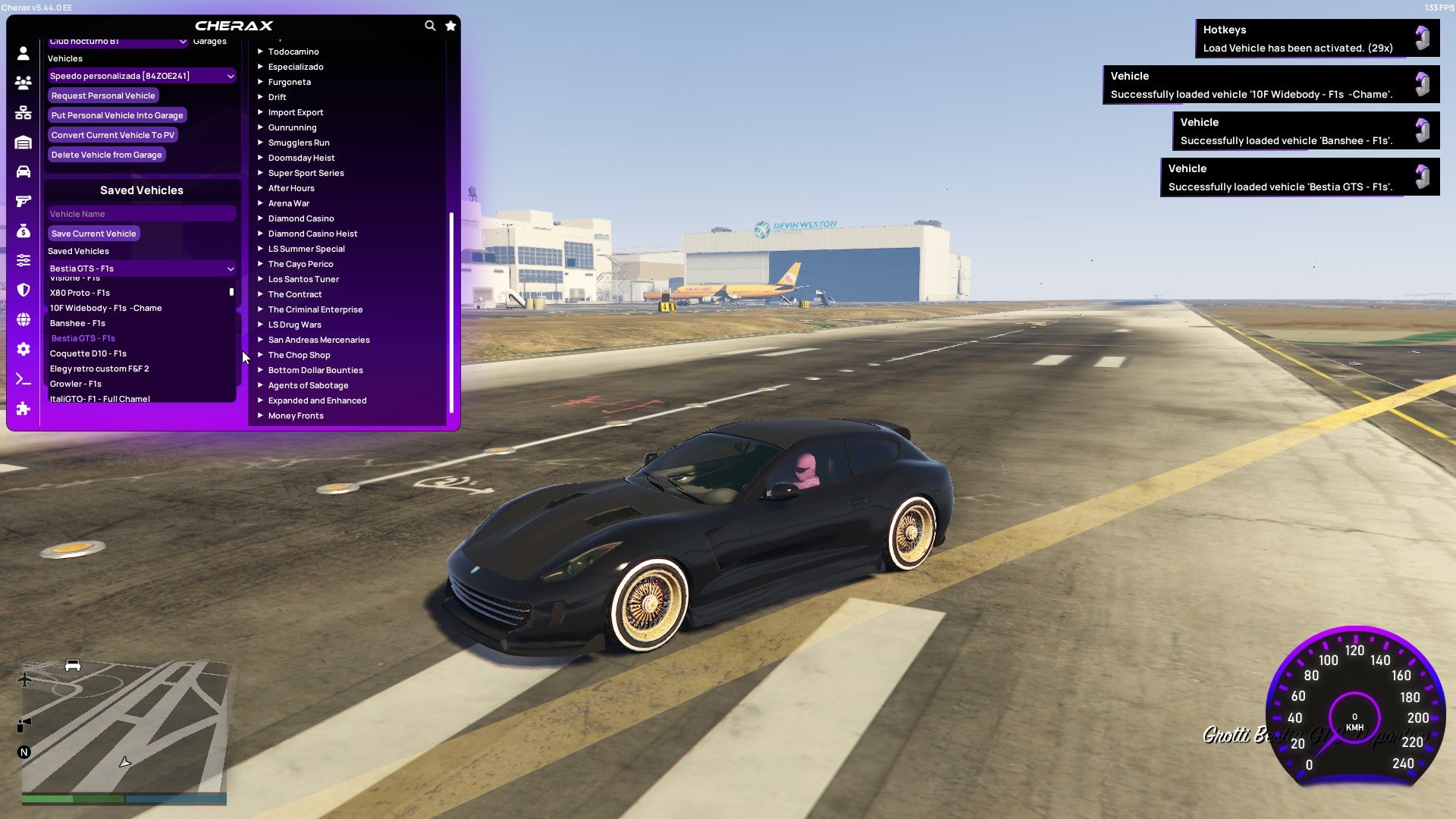Open the weapons tab gun icon

click(x=22, y=199)
